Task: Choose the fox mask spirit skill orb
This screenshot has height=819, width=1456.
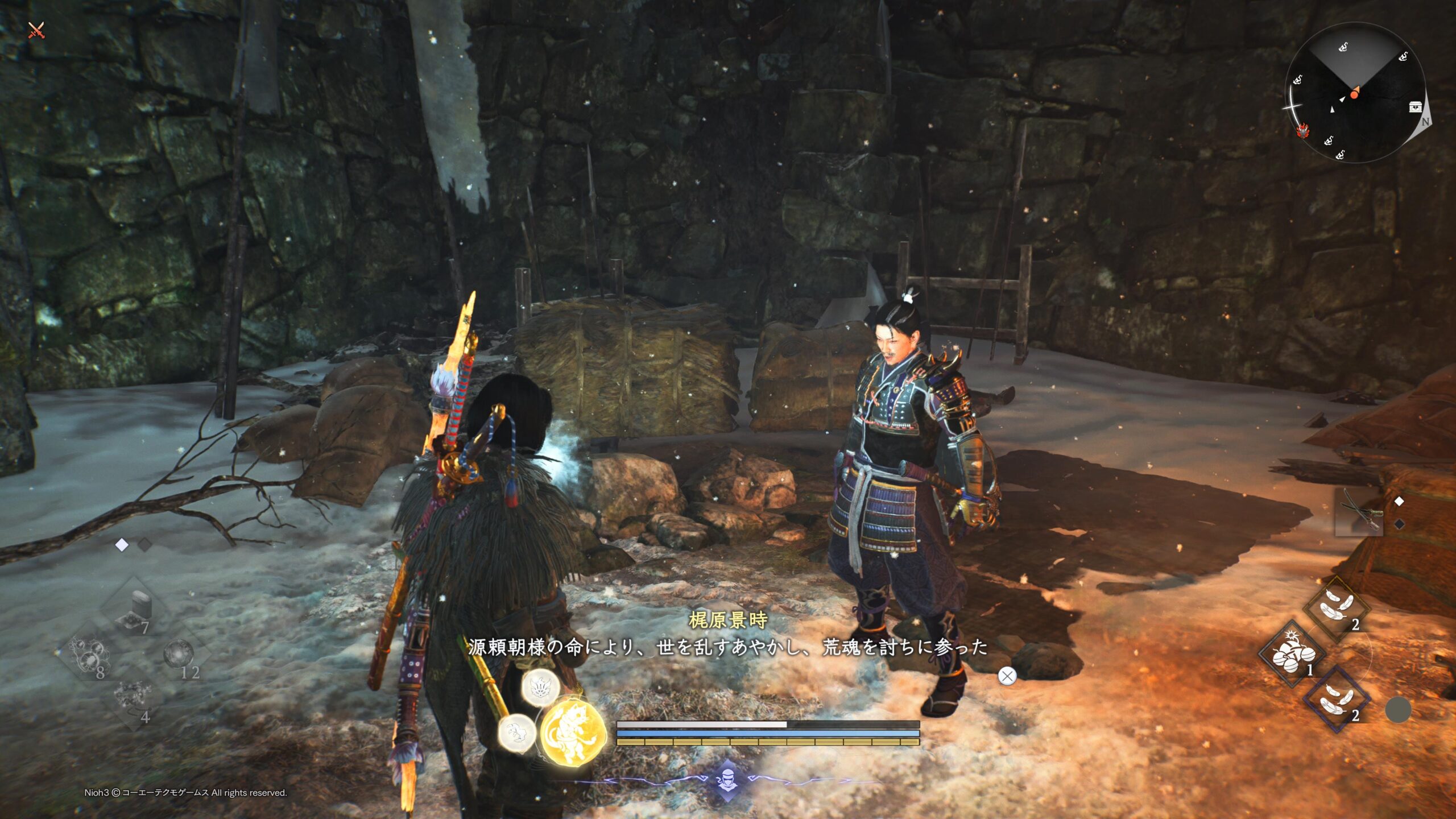Action: [x=540, y=687]
